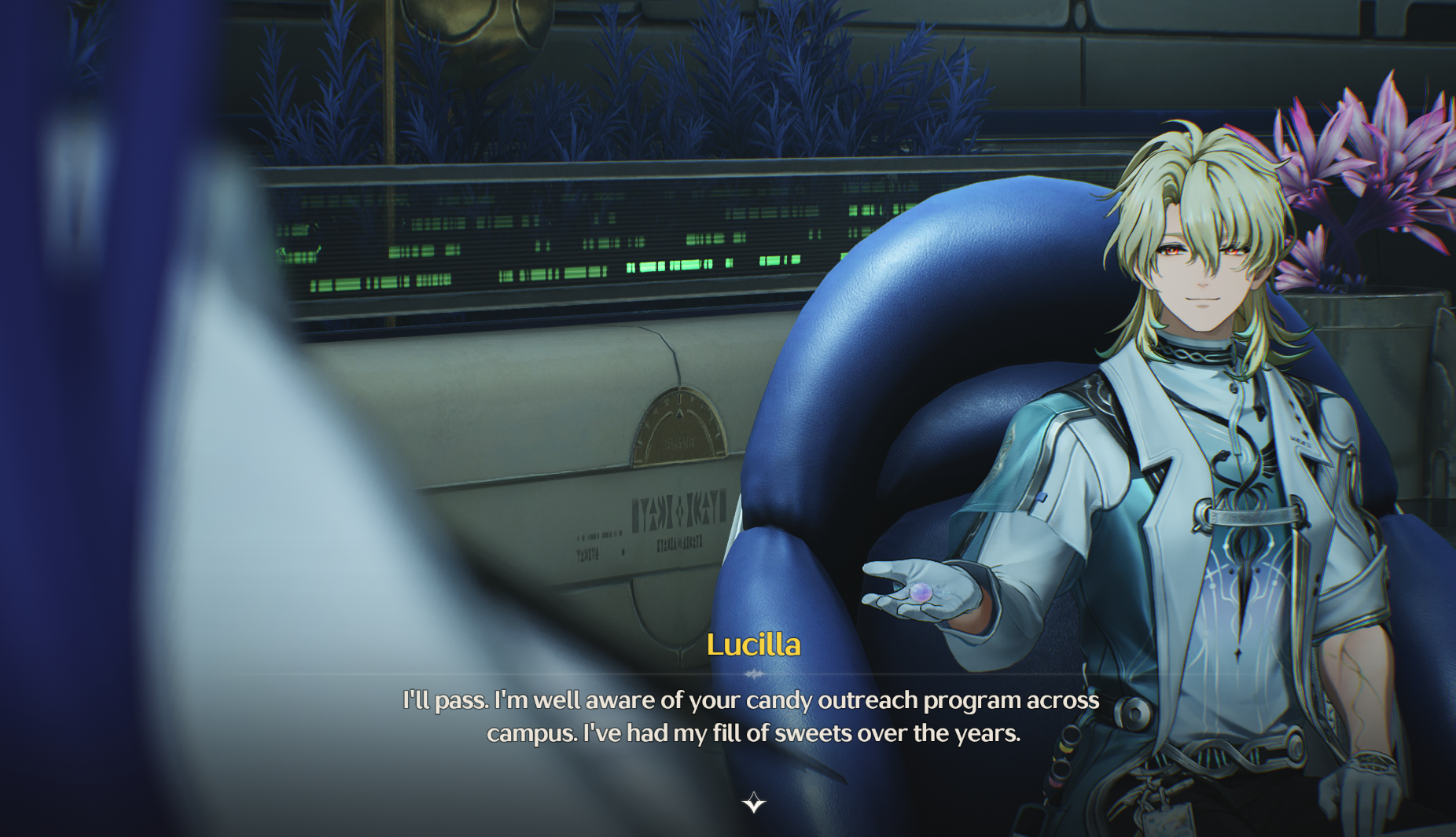This screenshot has width=1456, height=837.
Task: Click the star-shaped dialogue continue indicator
Action: [x=754, y=802]
